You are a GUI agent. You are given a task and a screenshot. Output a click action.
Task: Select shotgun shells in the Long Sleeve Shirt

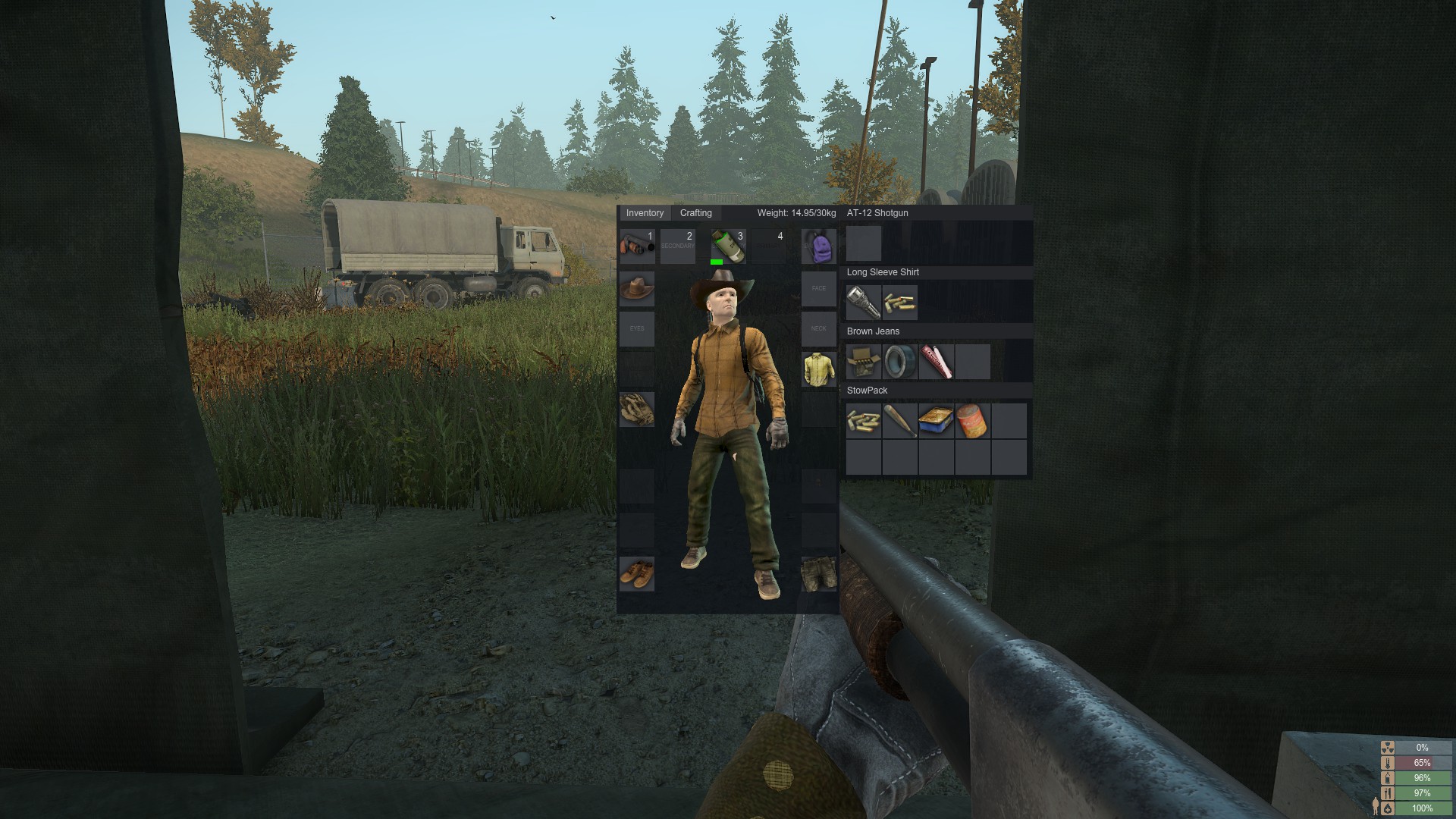click(x=899, y=303)
